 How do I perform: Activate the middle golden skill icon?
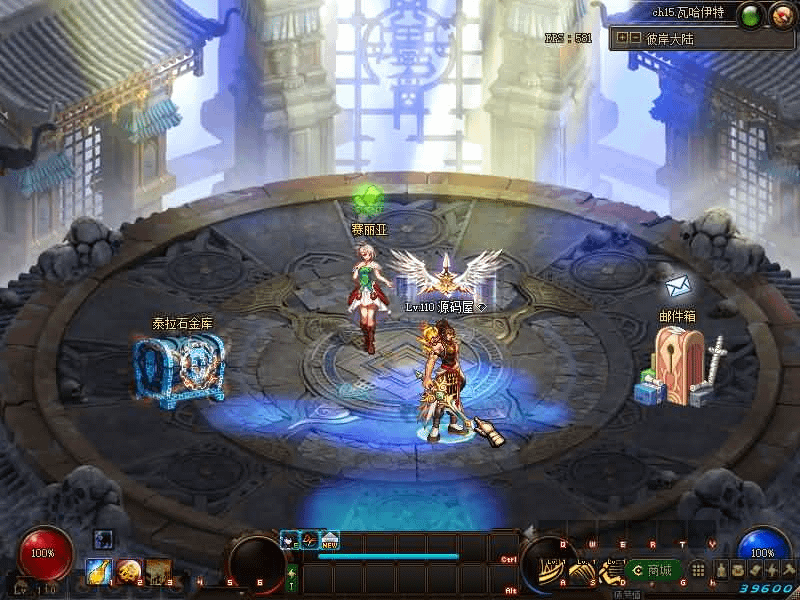(581, 571)
